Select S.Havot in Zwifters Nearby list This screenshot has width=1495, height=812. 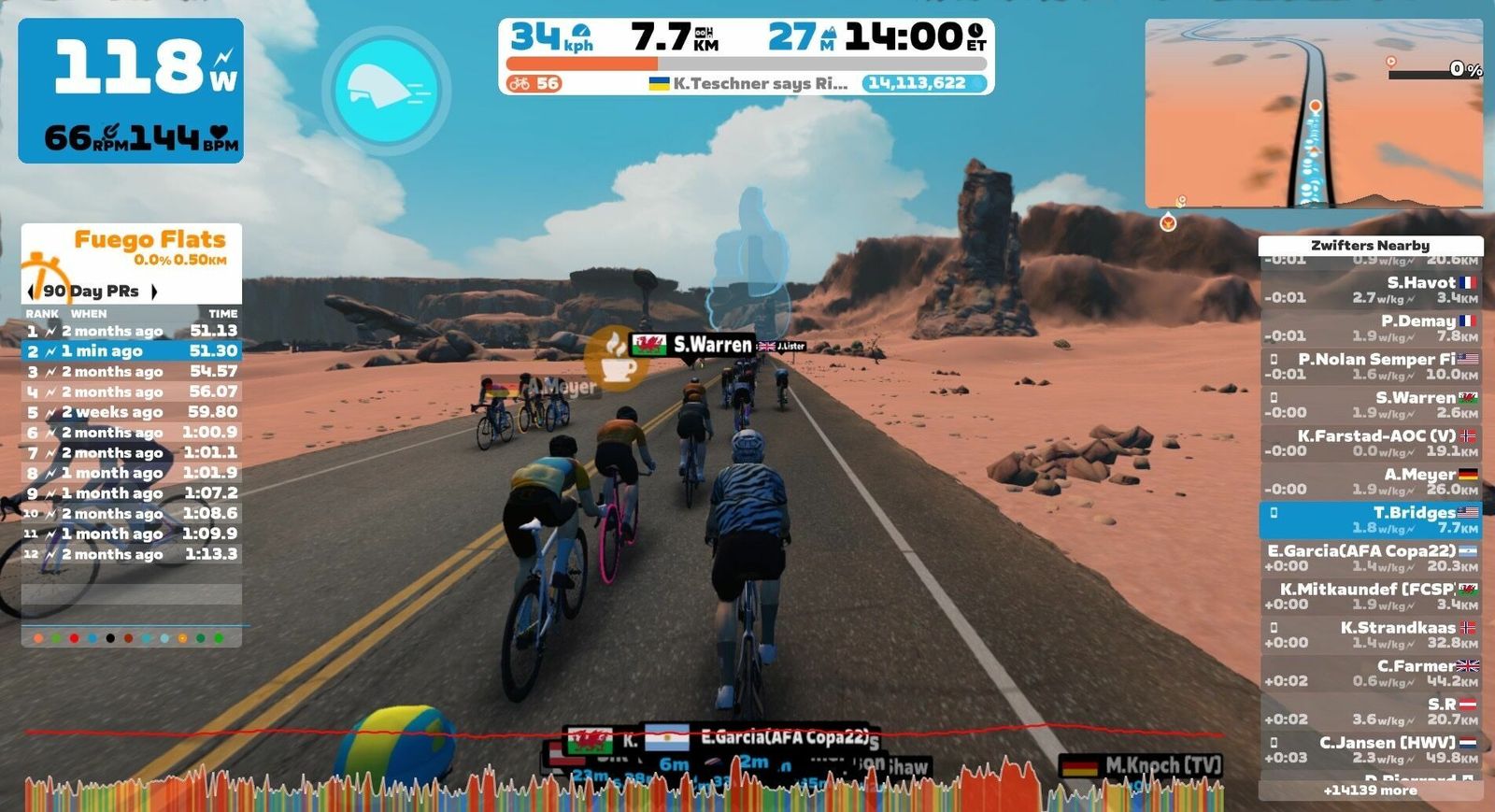pos(1371,290)
